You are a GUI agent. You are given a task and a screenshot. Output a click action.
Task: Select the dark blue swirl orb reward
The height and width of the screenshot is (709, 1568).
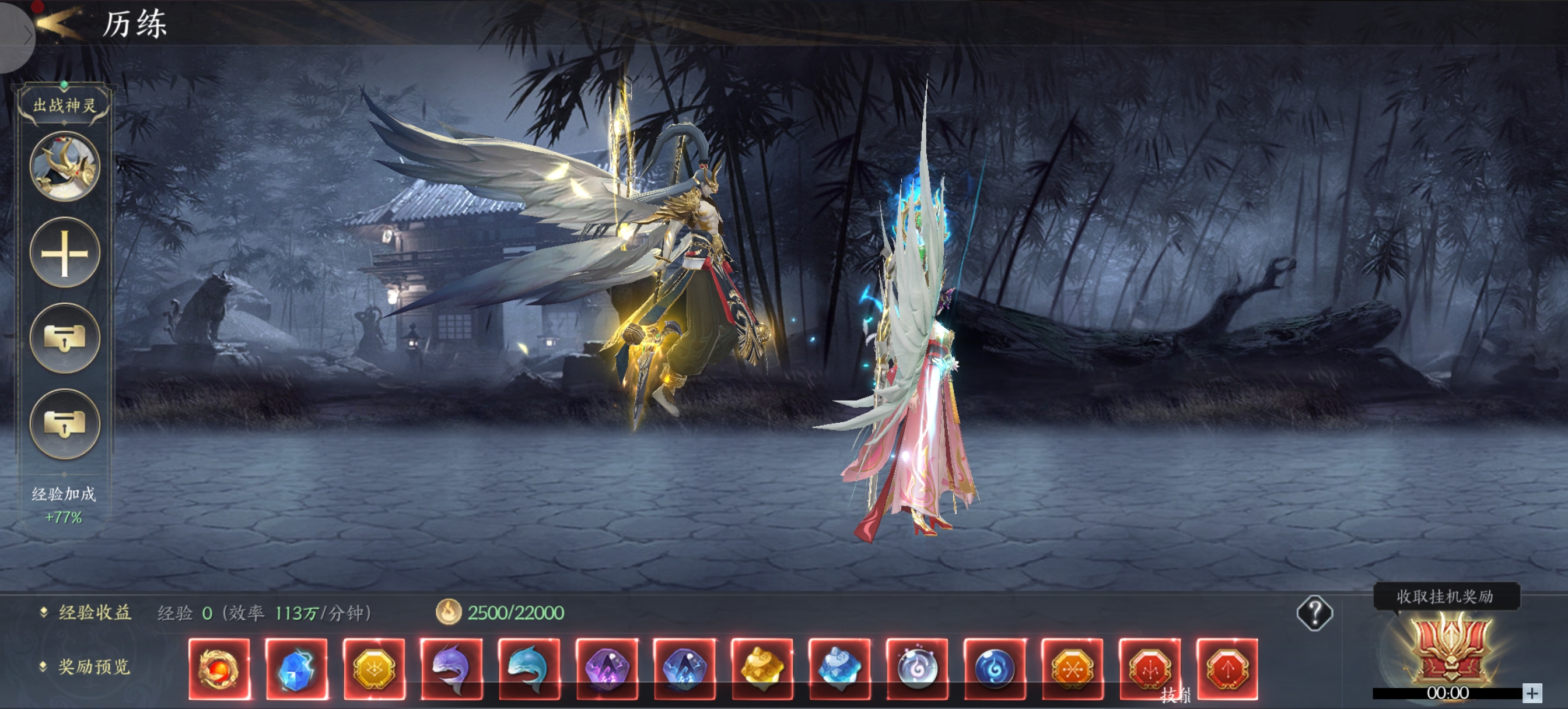[995, 669]
